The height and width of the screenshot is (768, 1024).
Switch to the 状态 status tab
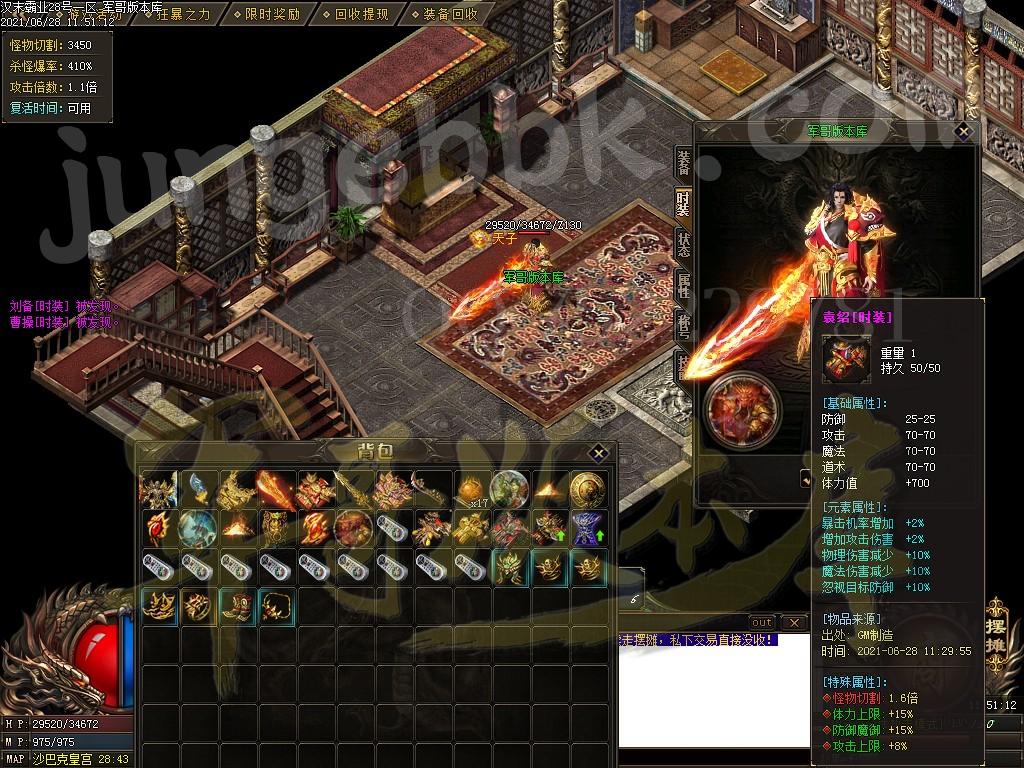[x=683, y=245]
